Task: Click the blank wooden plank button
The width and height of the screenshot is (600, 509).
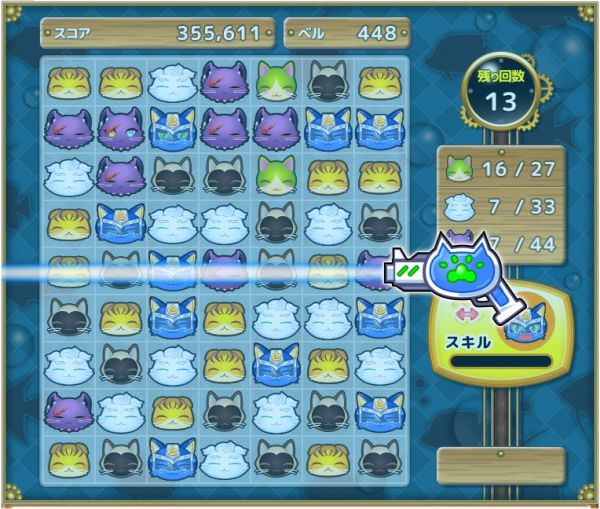Action: click(501, 462)
